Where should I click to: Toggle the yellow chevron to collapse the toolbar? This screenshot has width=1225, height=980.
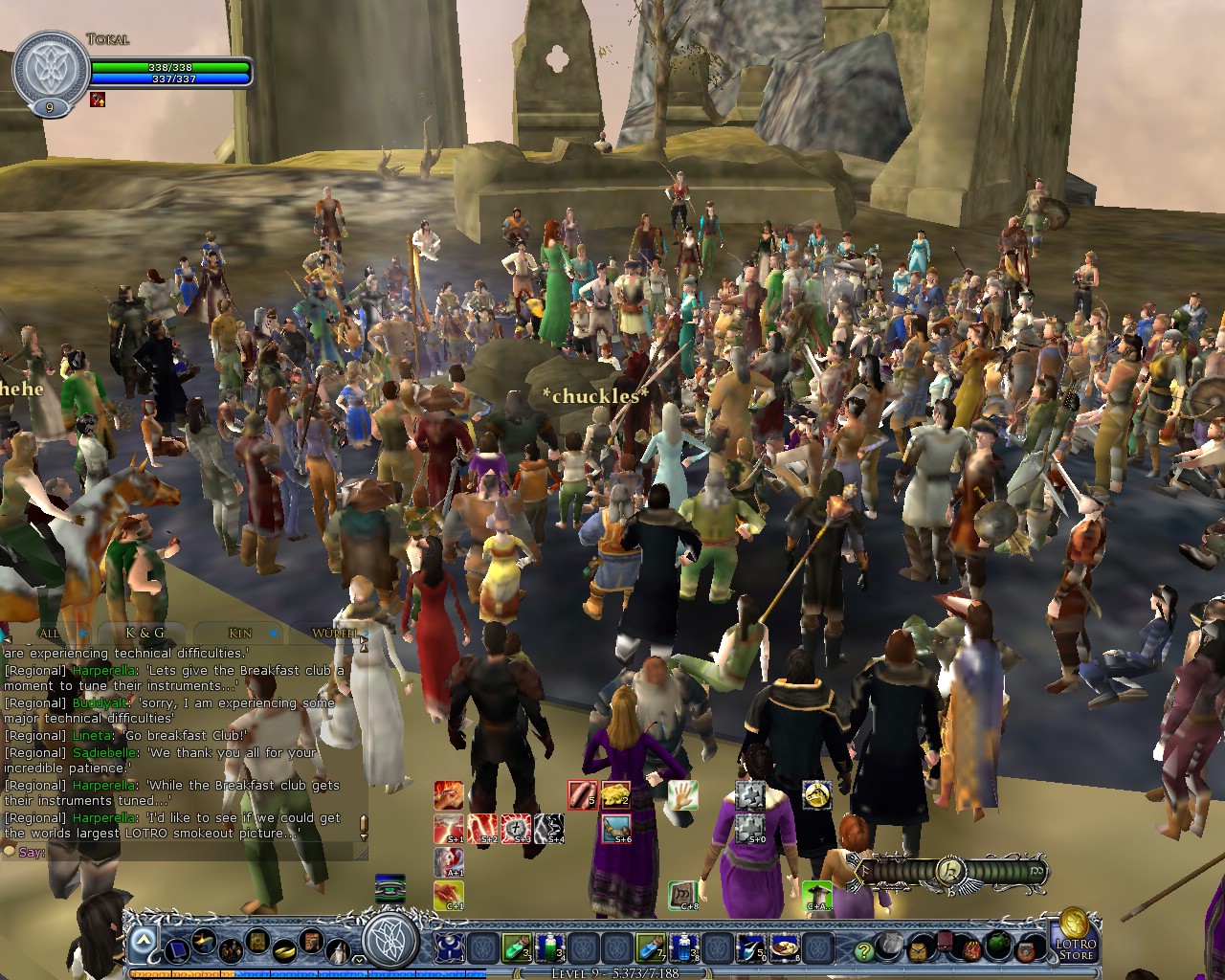pyautogui.click(x=358, y=959)
